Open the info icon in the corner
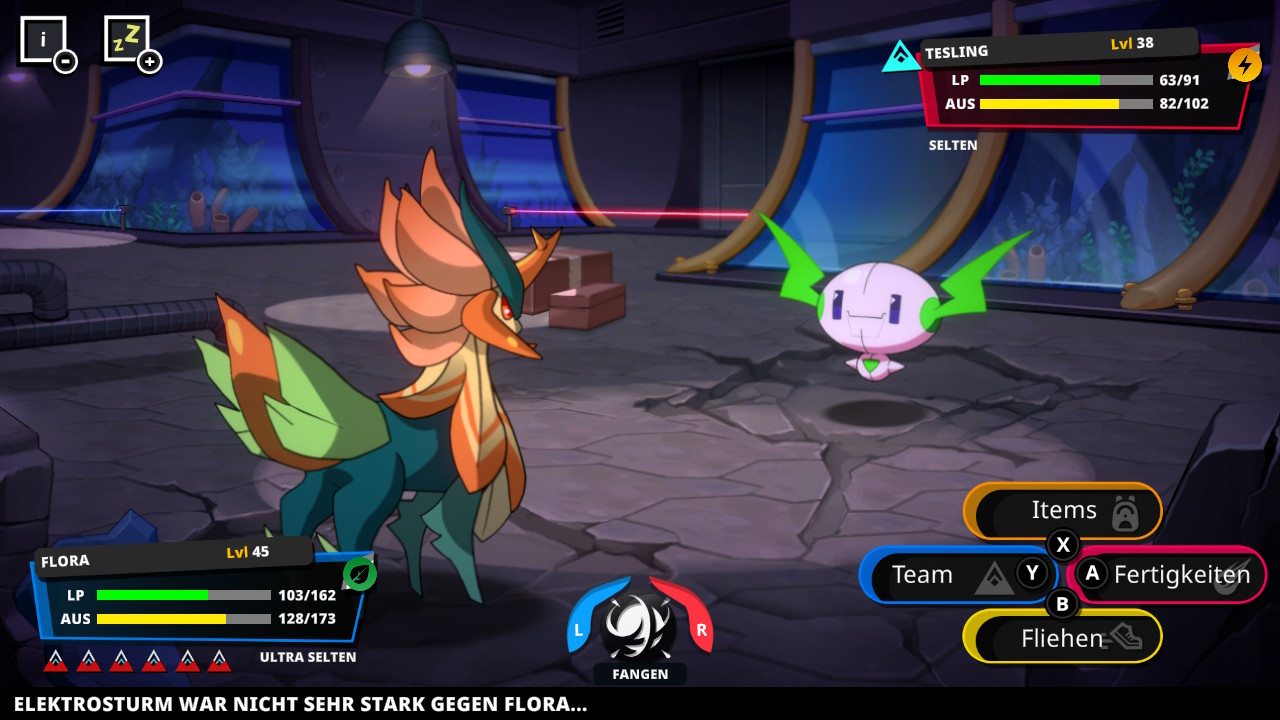 [x=43, y=41]
